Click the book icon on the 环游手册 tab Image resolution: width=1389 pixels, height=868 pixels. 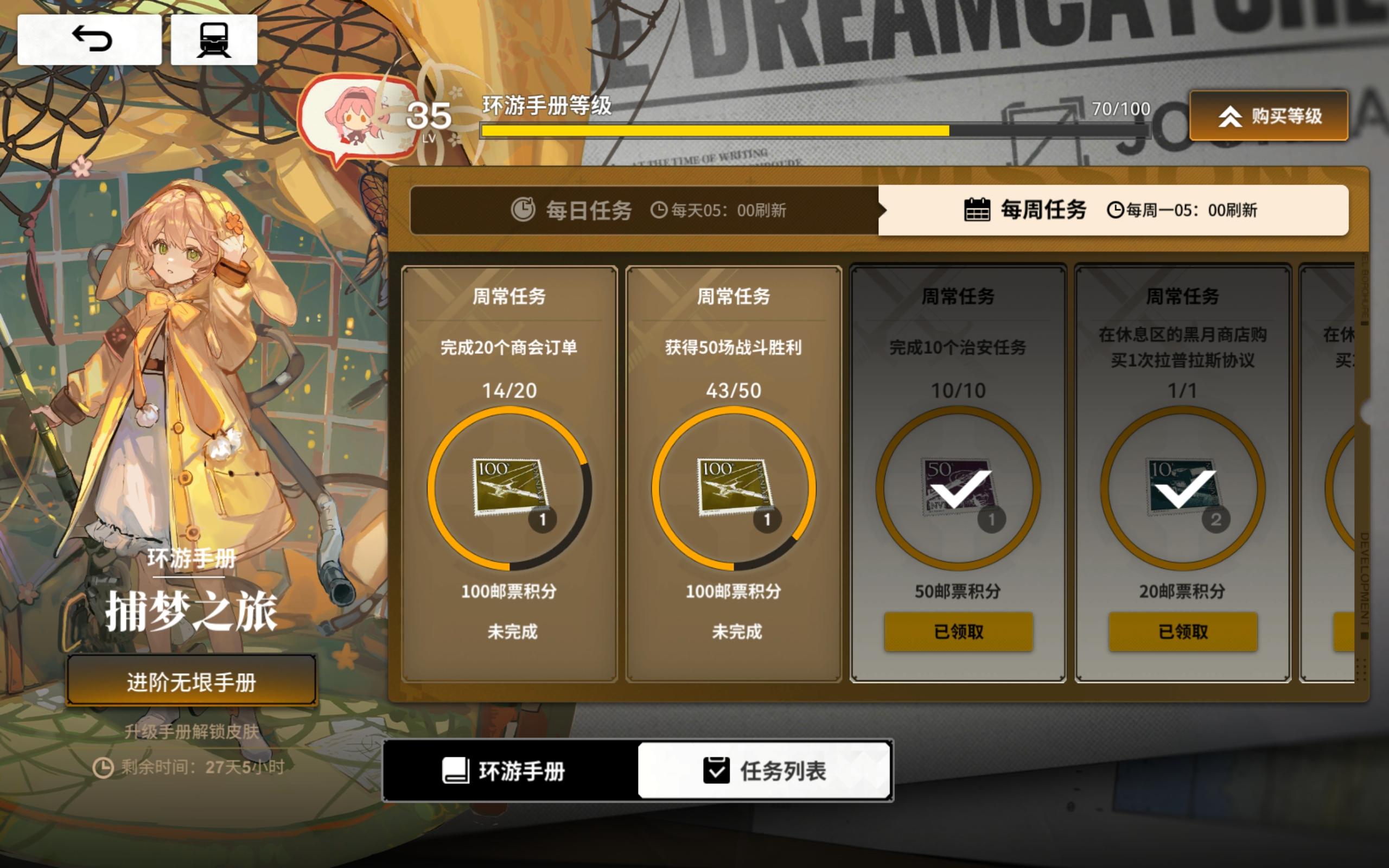(456, 773)
